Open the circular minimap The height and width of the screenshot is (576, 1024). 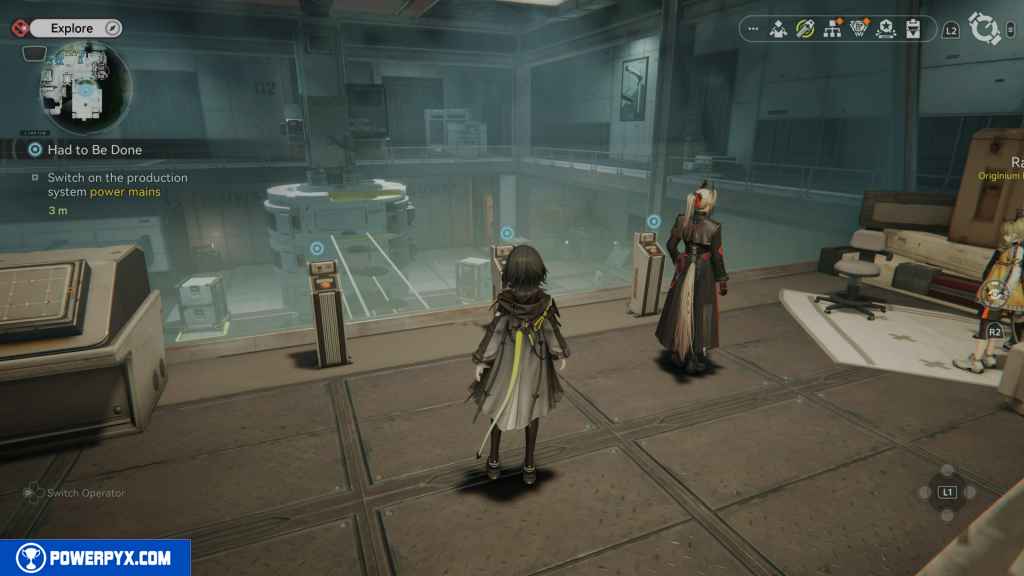84,87
